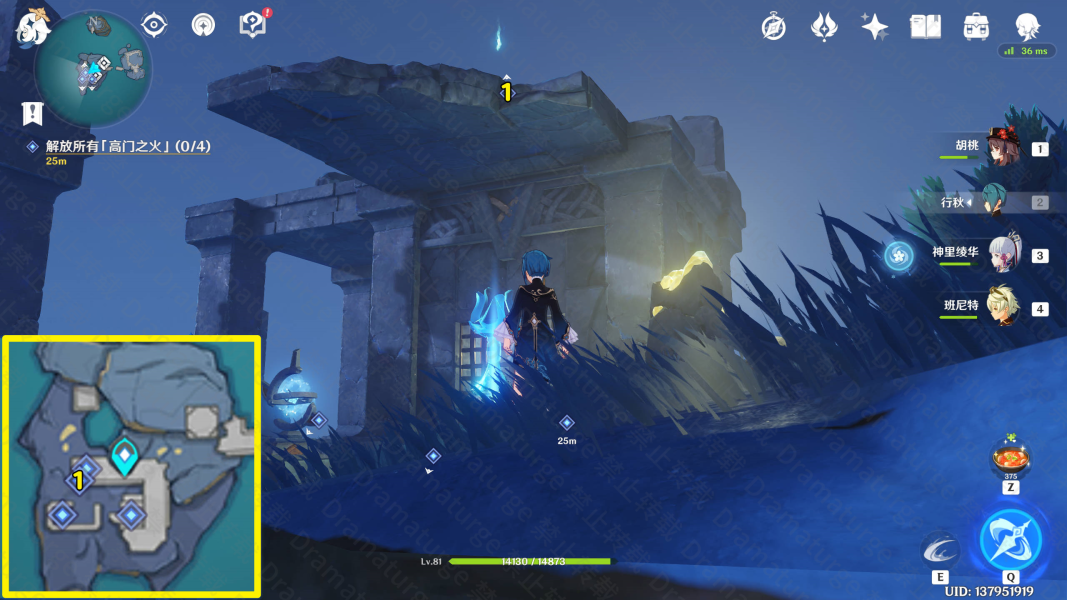1067x600 pixels.
Task: Open quest log via exclamation icon
Action: (33, 113)
